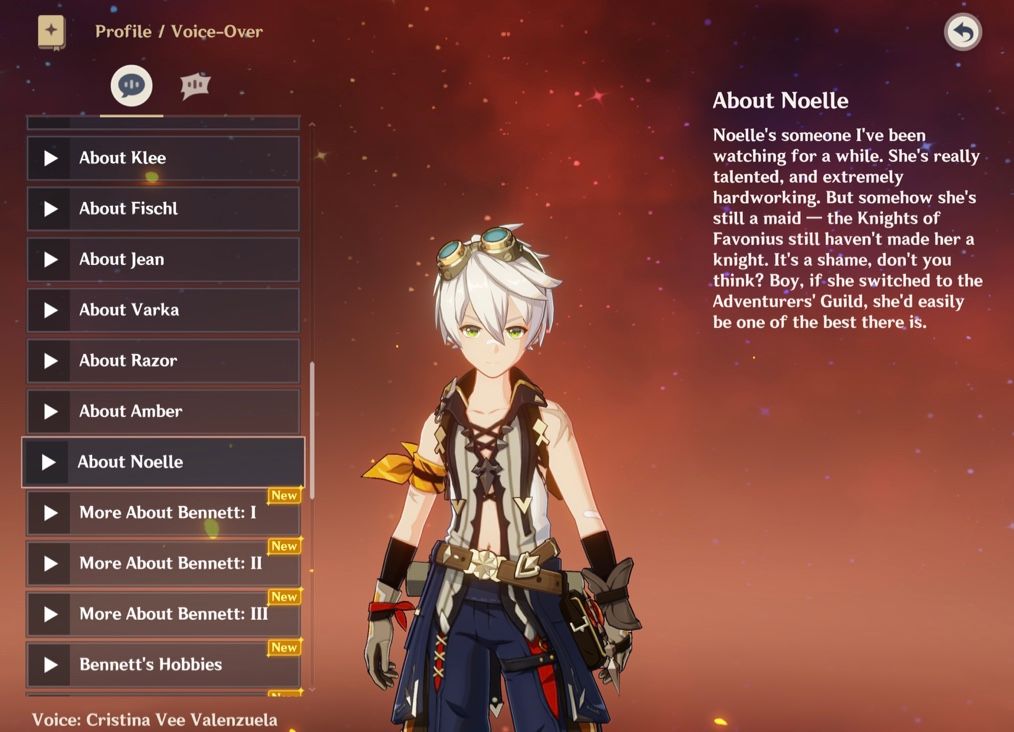Screen dimensions: 1014x732
Task: Open More About Bennett: I
Action: [163, 513]
